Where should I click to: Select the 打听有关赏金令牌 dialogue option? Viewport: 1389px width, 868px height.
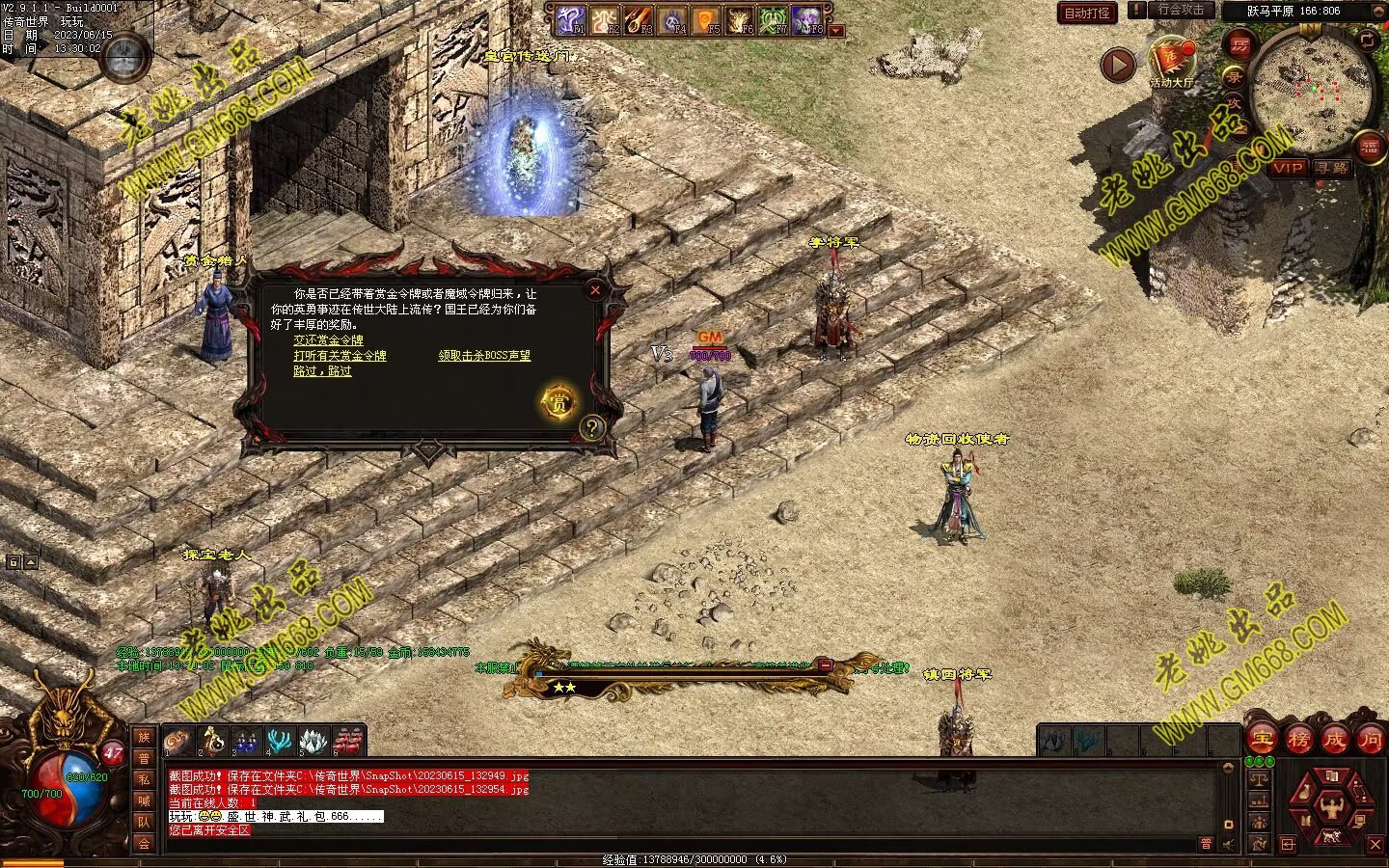coord(340,356)
